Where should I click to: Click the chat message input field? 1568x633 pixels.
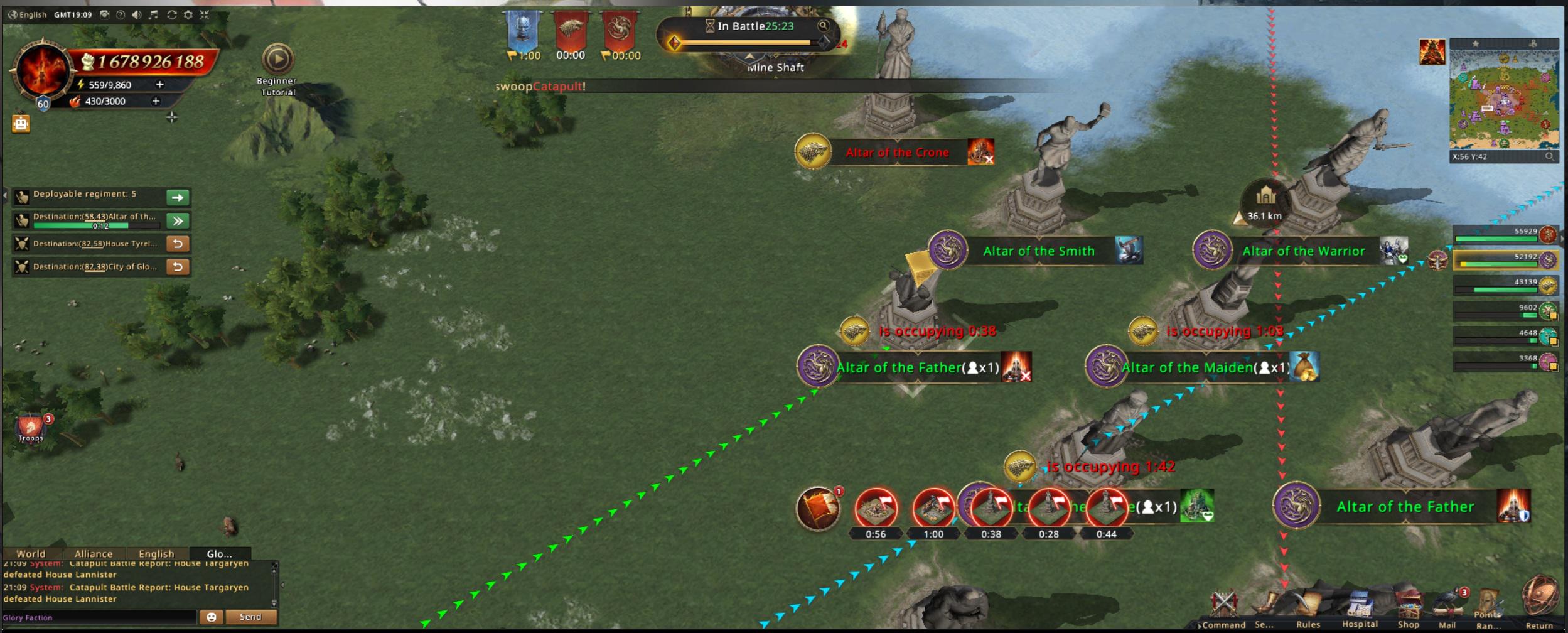(99, 617)
